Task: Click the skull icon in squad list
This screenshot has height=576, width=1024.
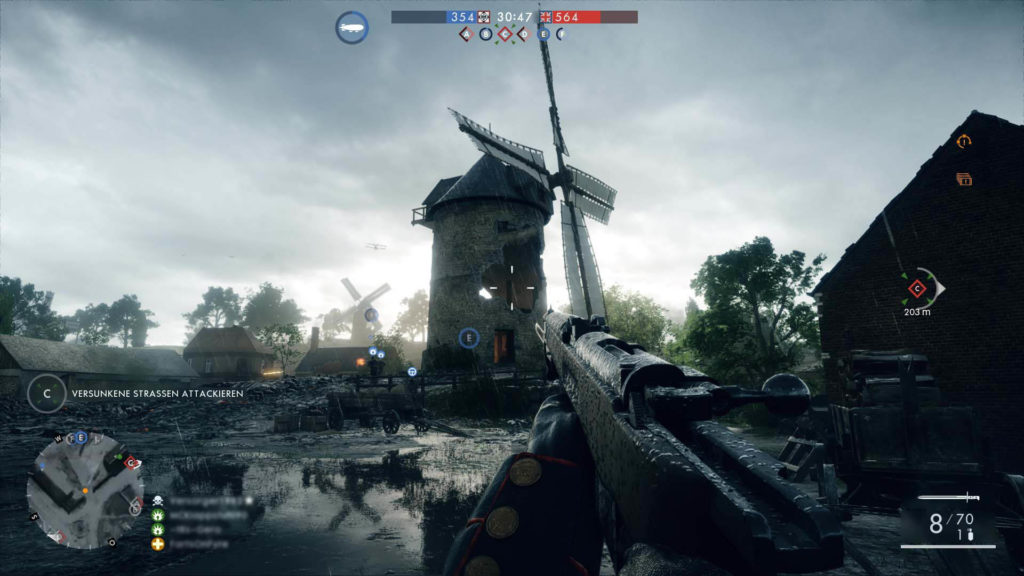Action: (x=158, y=499)
